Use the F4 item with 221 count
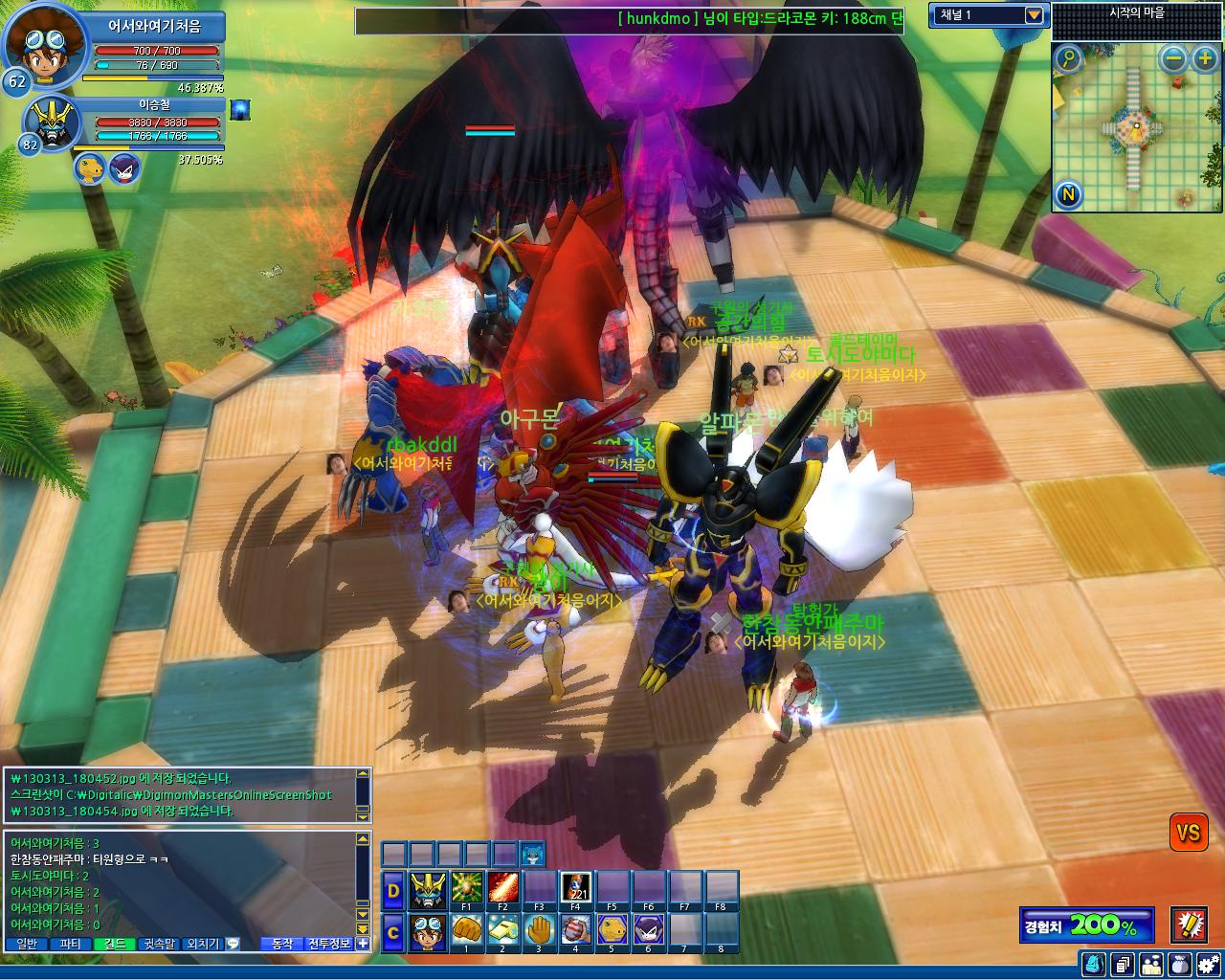Image resolution: width=1225 pixels, height=980 pixels. 575,887
